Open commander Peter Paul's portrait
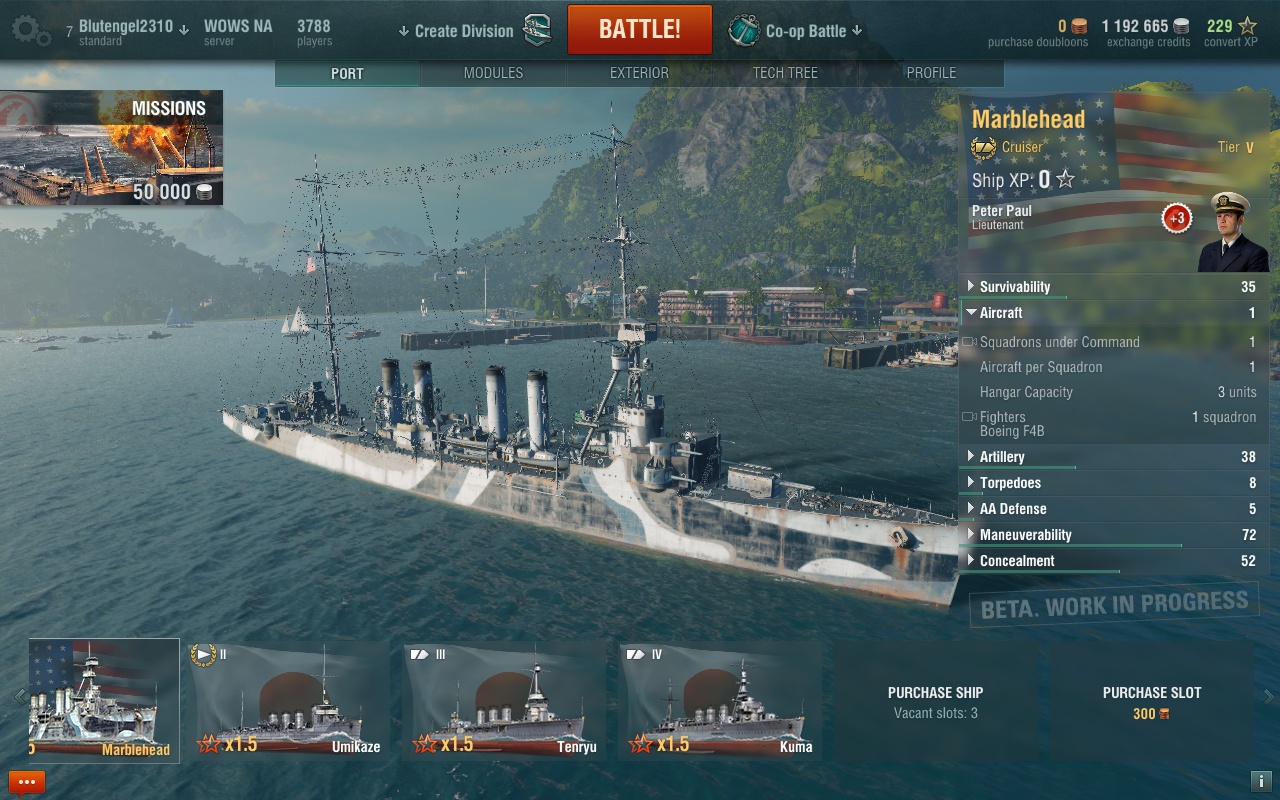This screenshot has width=1280, height=800. [x=1231, y=232]
